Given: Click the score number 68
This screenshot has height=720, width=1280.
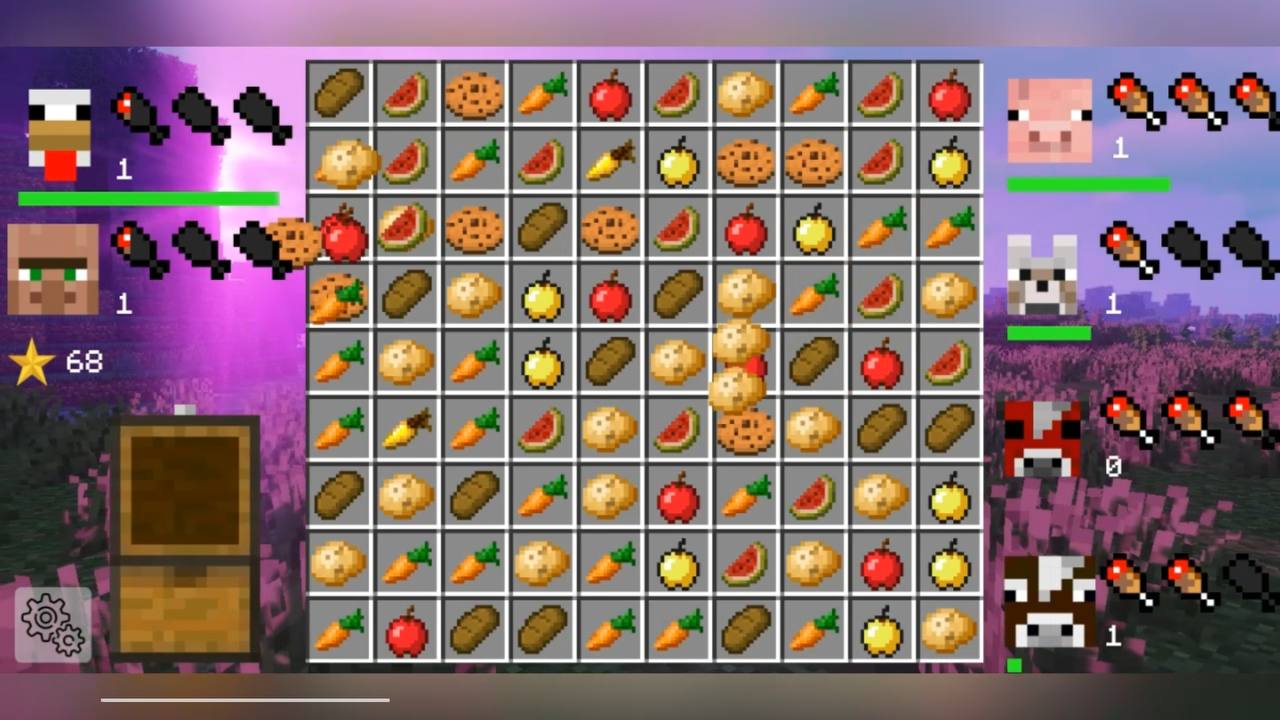Looking at the screenshot, I should [x=84, y=362].
